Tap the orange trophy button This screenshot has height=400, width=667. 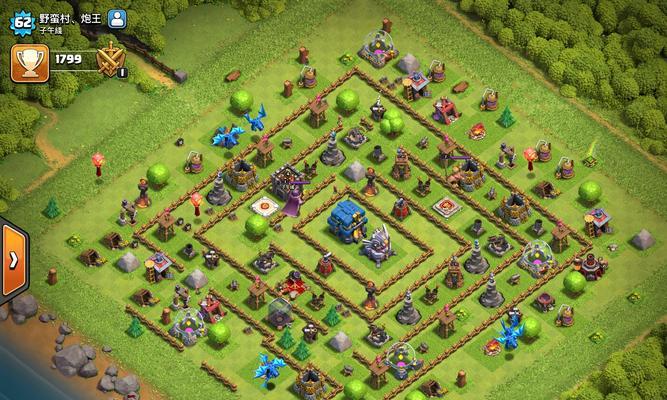click(x=29, y=62)
